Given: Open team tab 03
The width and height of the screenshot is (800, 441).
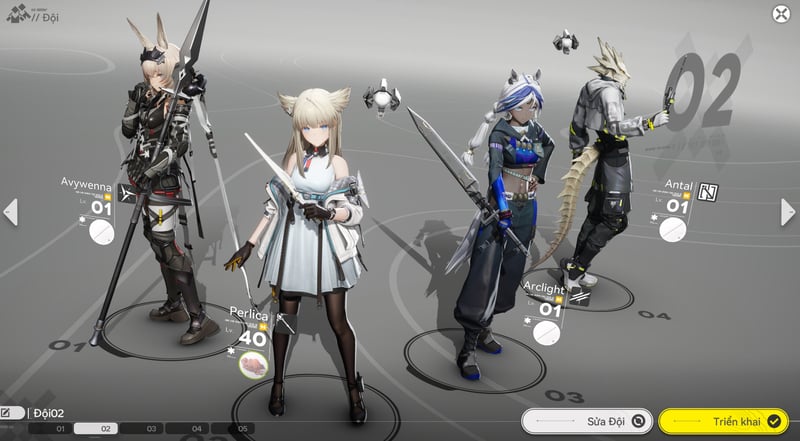Looking at the screenshot, I should tap(152, 429).
